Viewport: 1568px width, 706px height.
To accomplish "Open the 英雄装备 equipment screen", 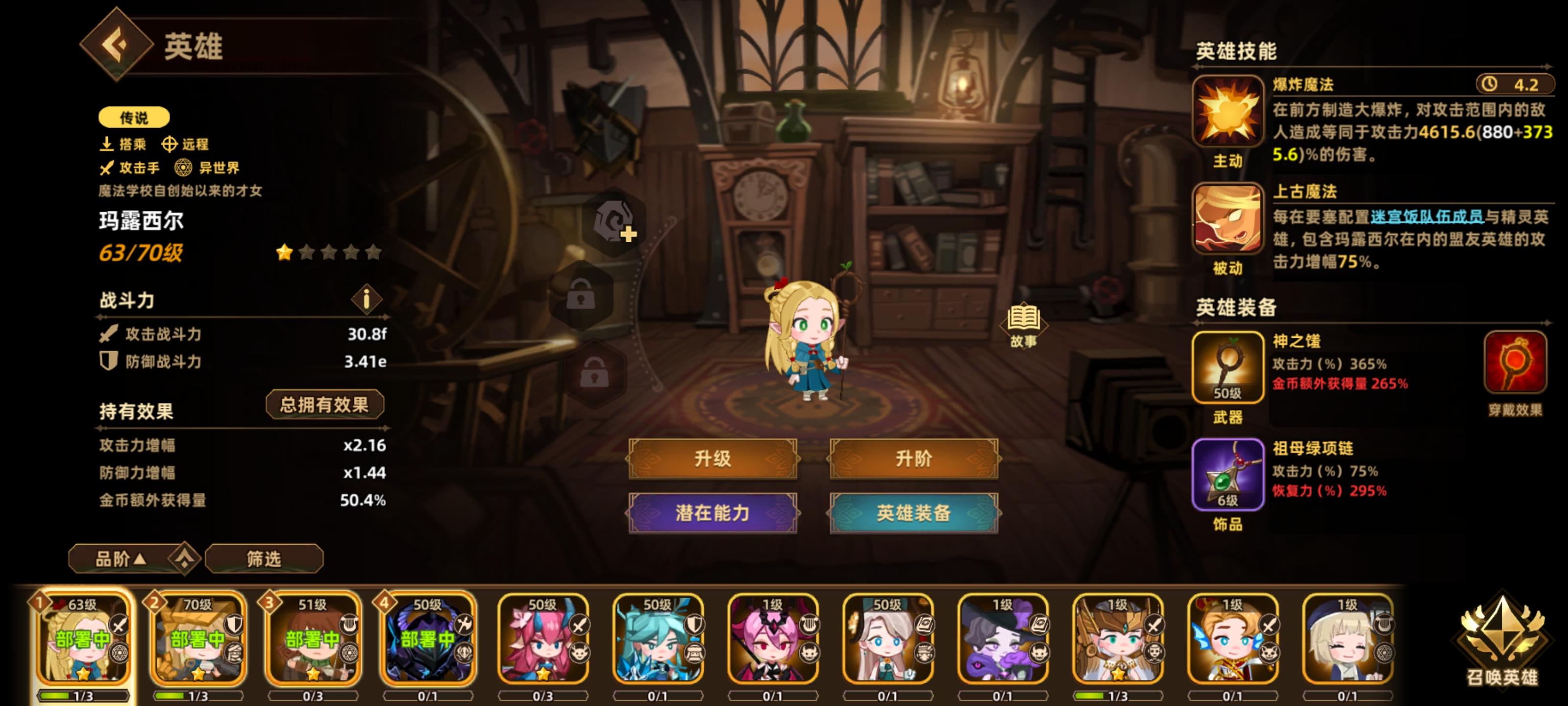I will pyautogui.click(x=913, y=512).
